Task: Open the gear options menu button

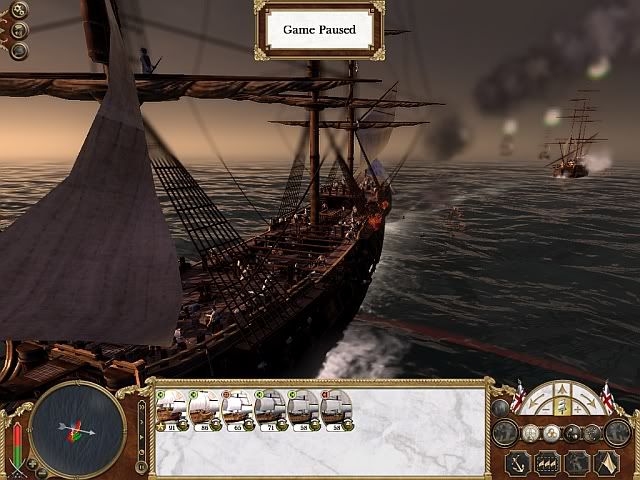Action: pyautogui.click(x=19, y=11)
